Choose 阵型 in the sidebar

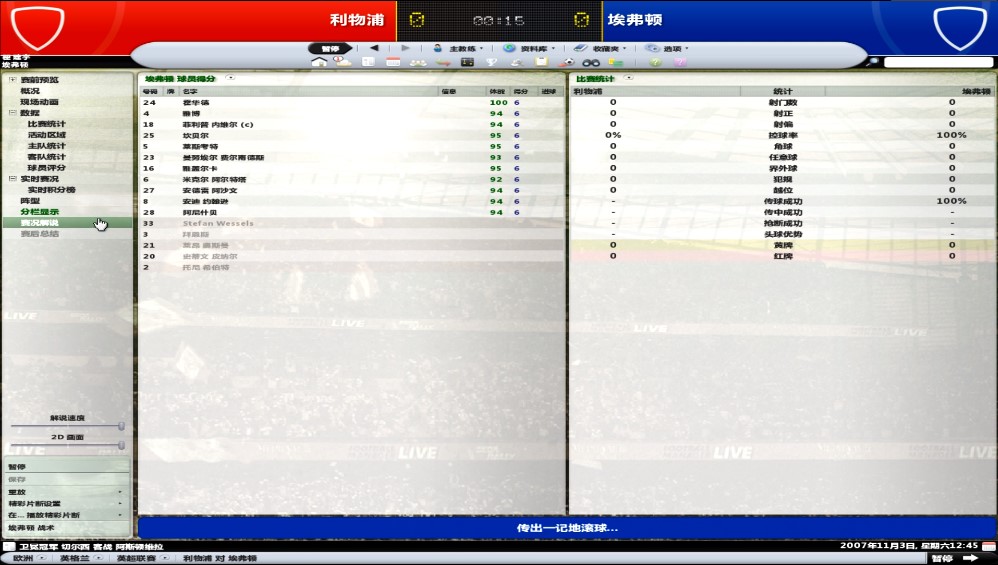tap(30, 201)
